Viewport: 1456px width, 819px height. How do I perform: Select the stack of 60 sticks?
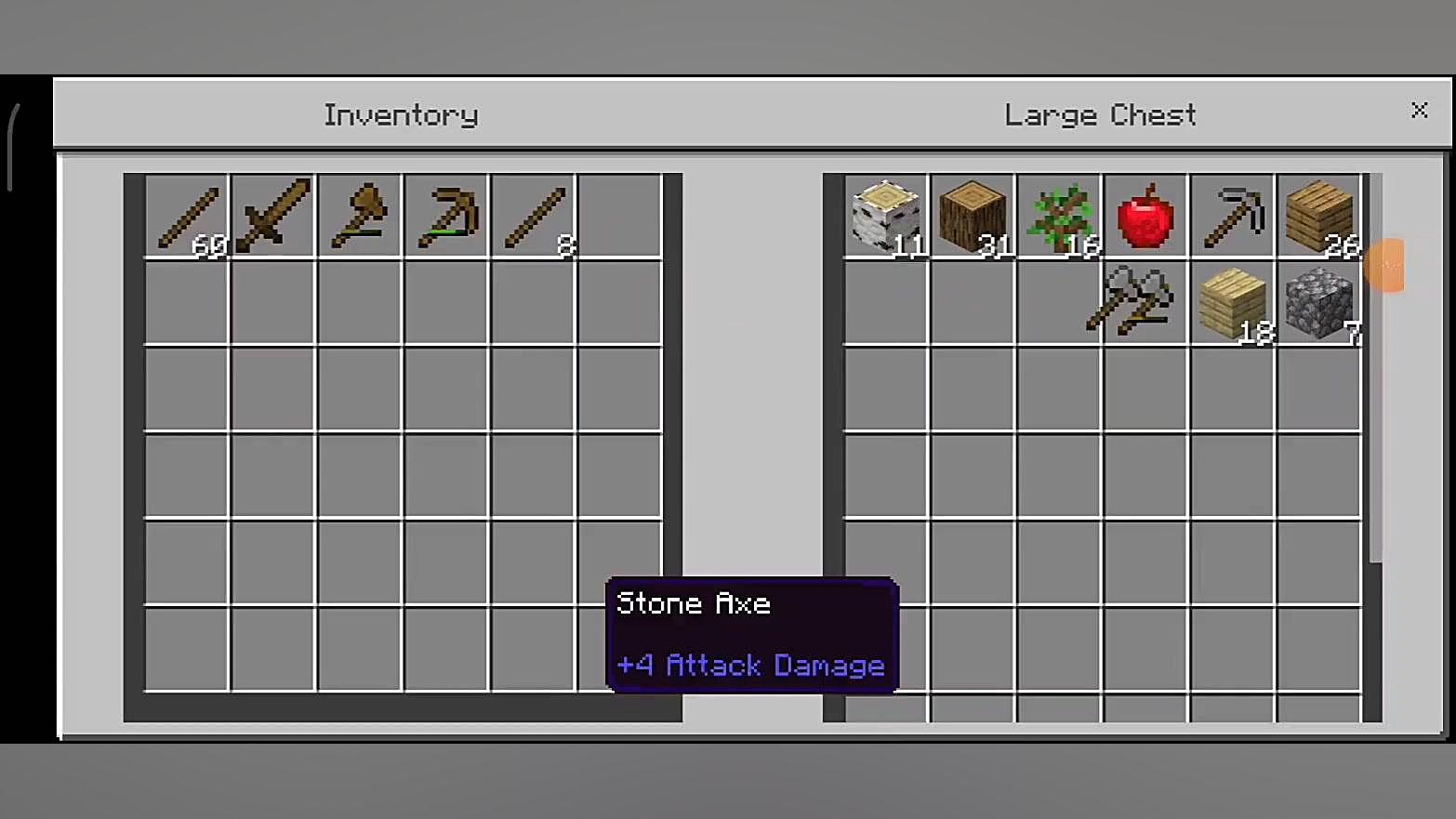[187, 217]
